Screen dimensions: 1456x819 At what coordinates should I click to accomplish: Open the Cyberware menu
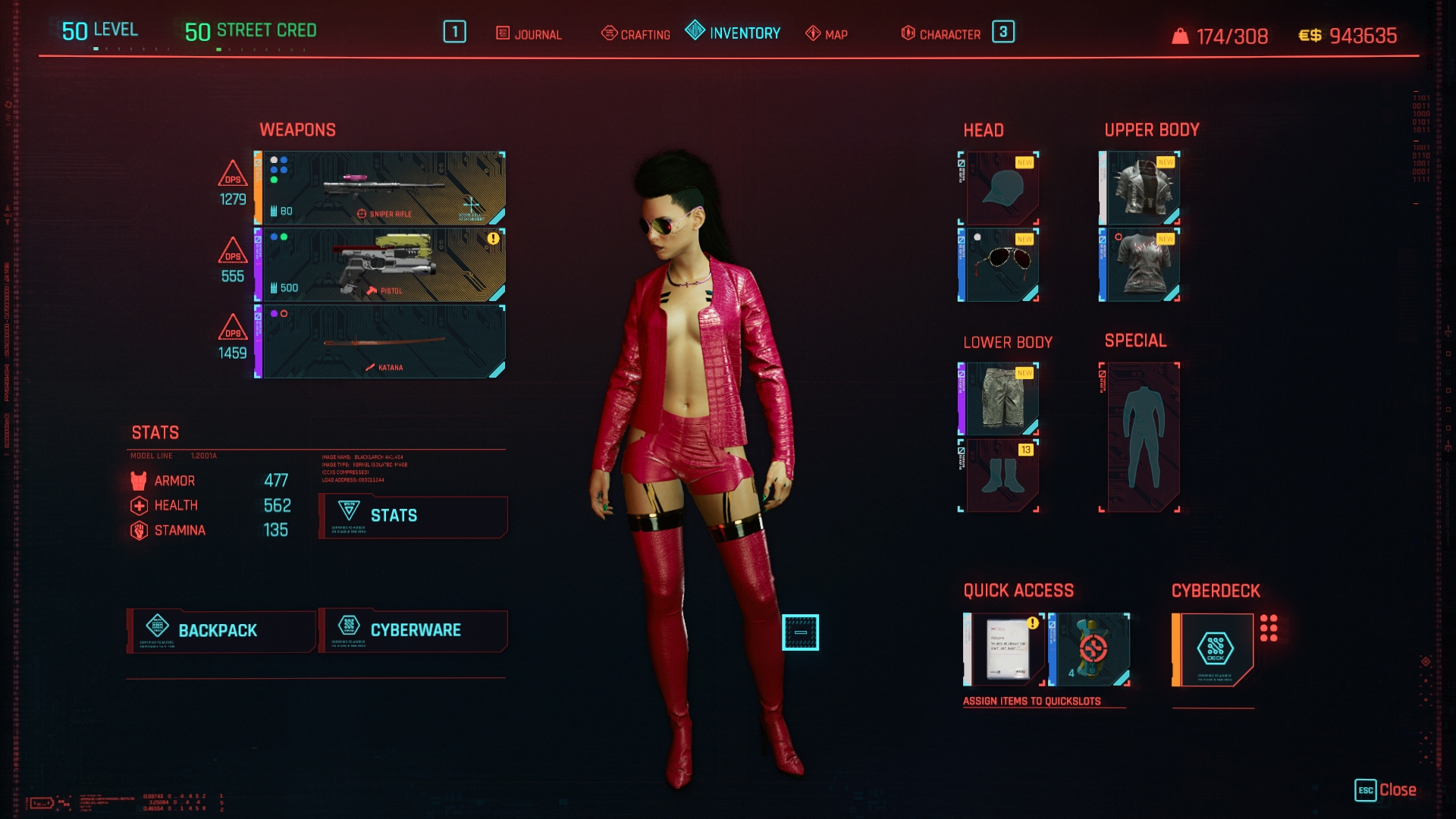413,631
